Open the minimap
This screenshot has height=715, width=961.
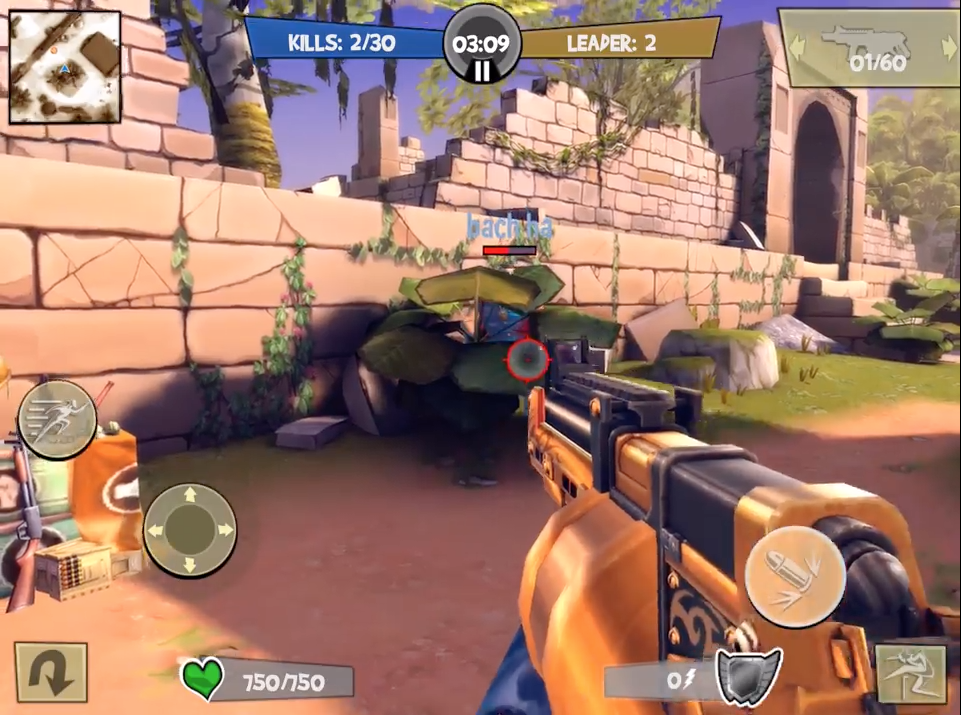(x=65, y=67)
